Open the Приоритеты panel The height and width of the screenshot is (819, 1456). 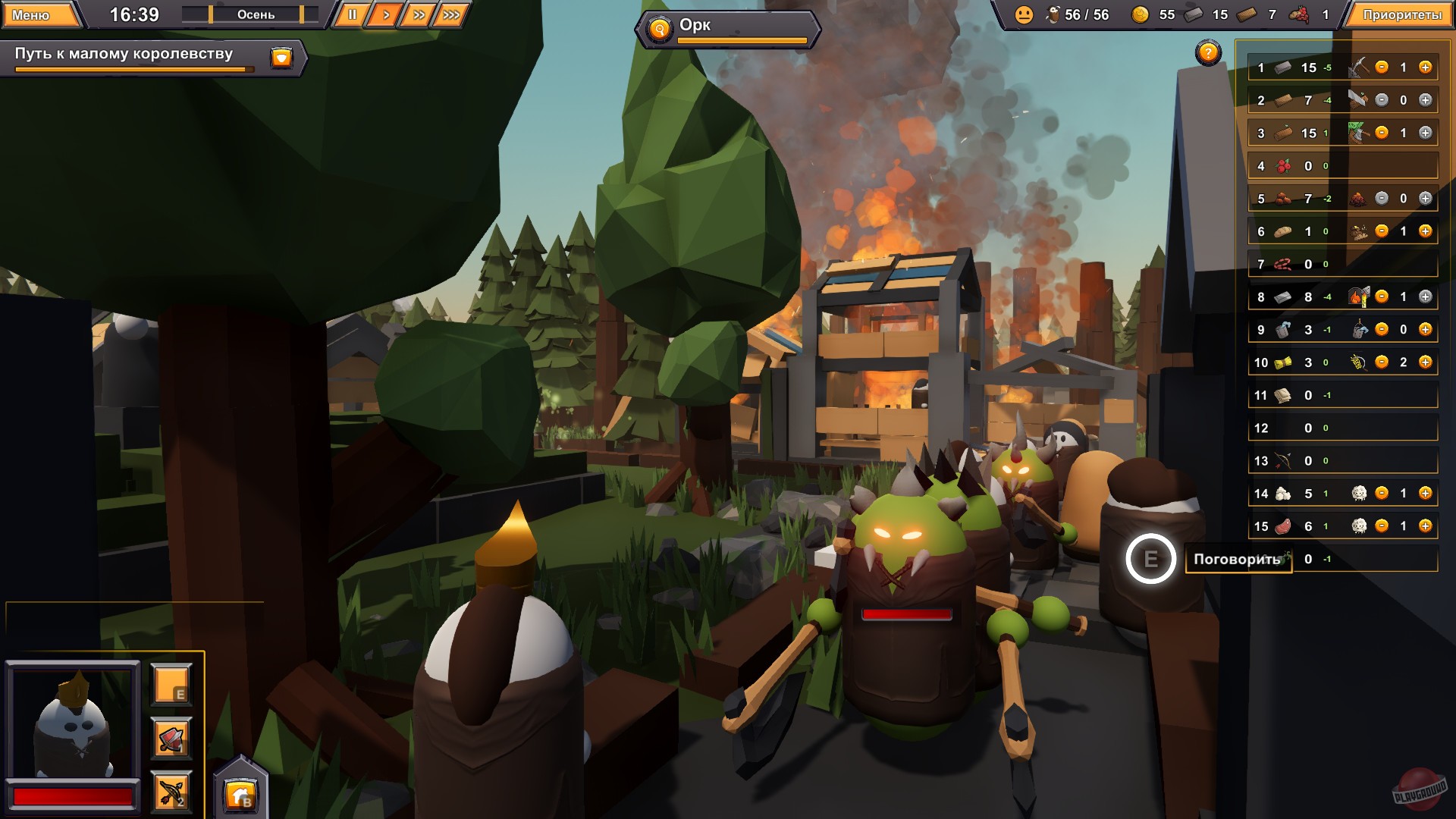[1404, 13]
